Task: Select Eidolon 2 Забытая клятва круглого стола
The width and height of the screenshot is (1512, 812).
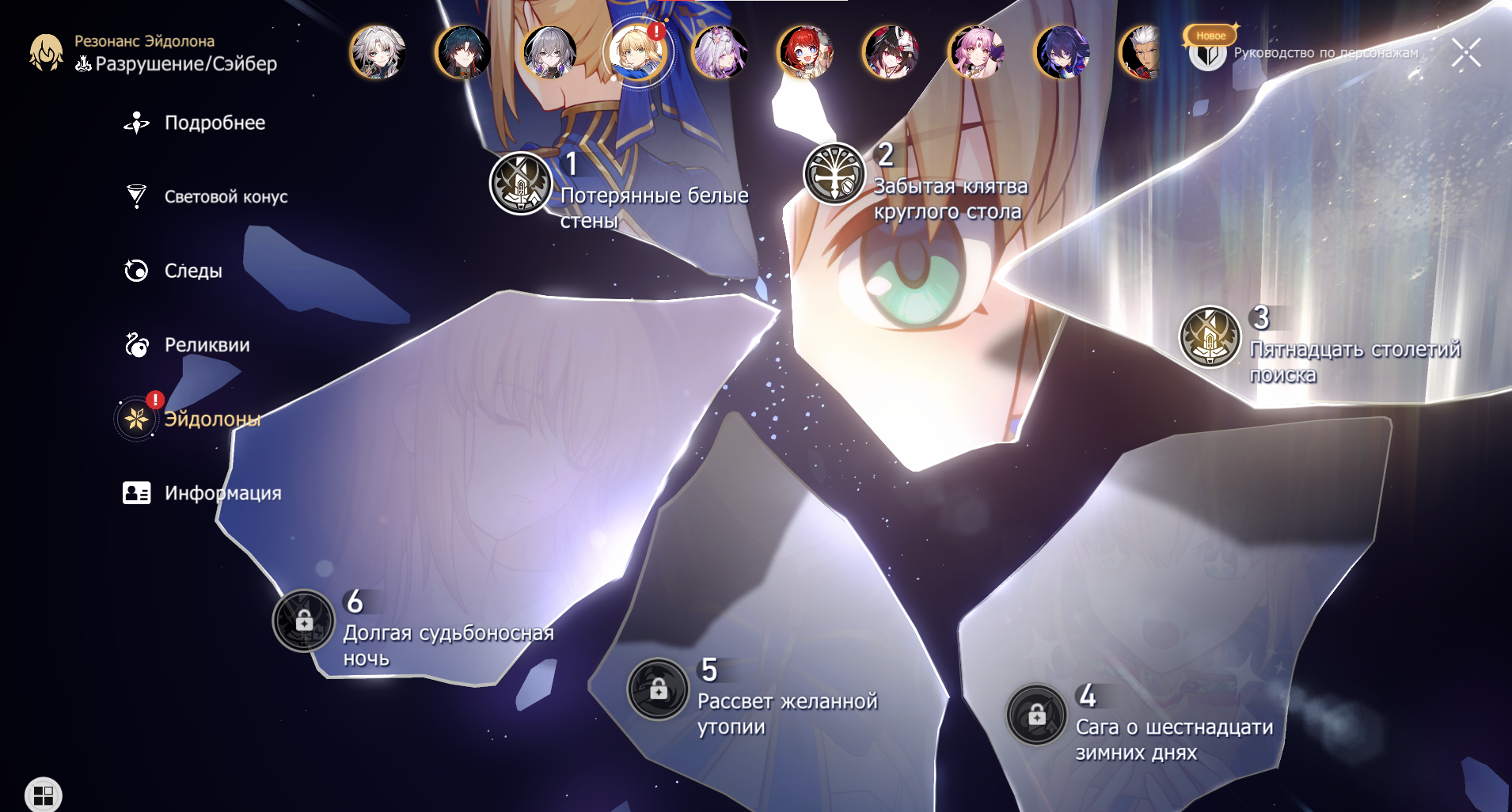Action: pyautogui.click(x=834, y=174)
